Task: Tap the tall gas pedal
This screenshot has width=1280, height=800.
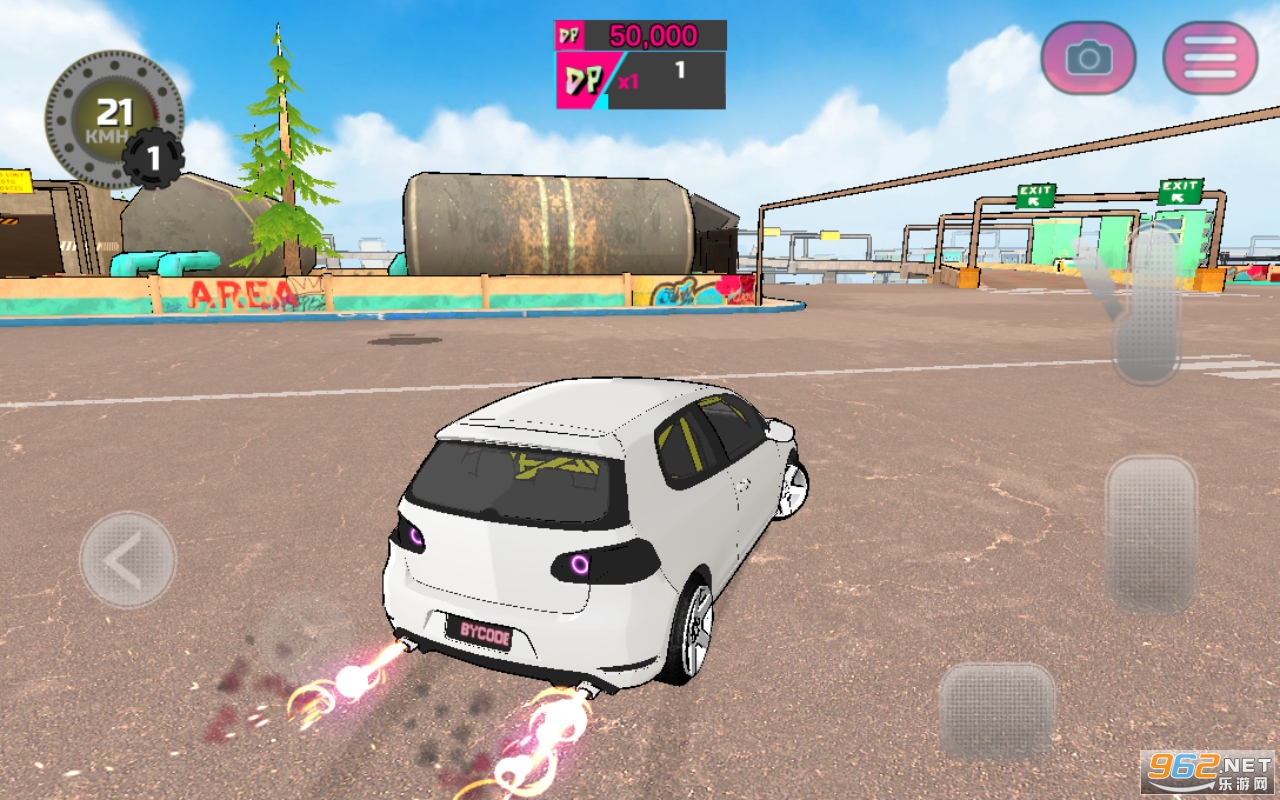Action: (1151, 534)
